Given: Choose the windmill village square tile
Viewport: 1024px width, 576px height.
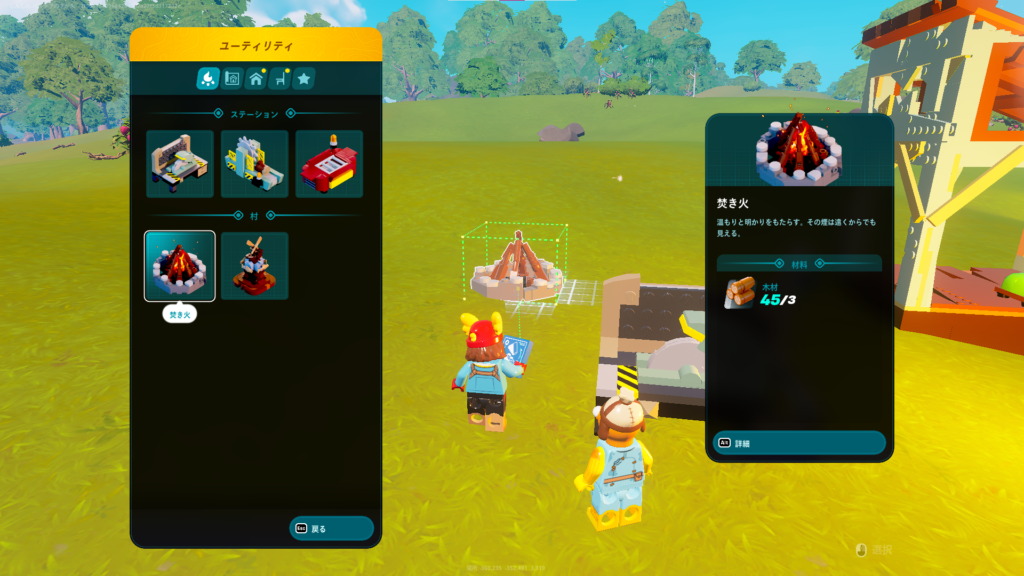Looking at the screenshot, I should pyautogui.click(x=254, y=266).
